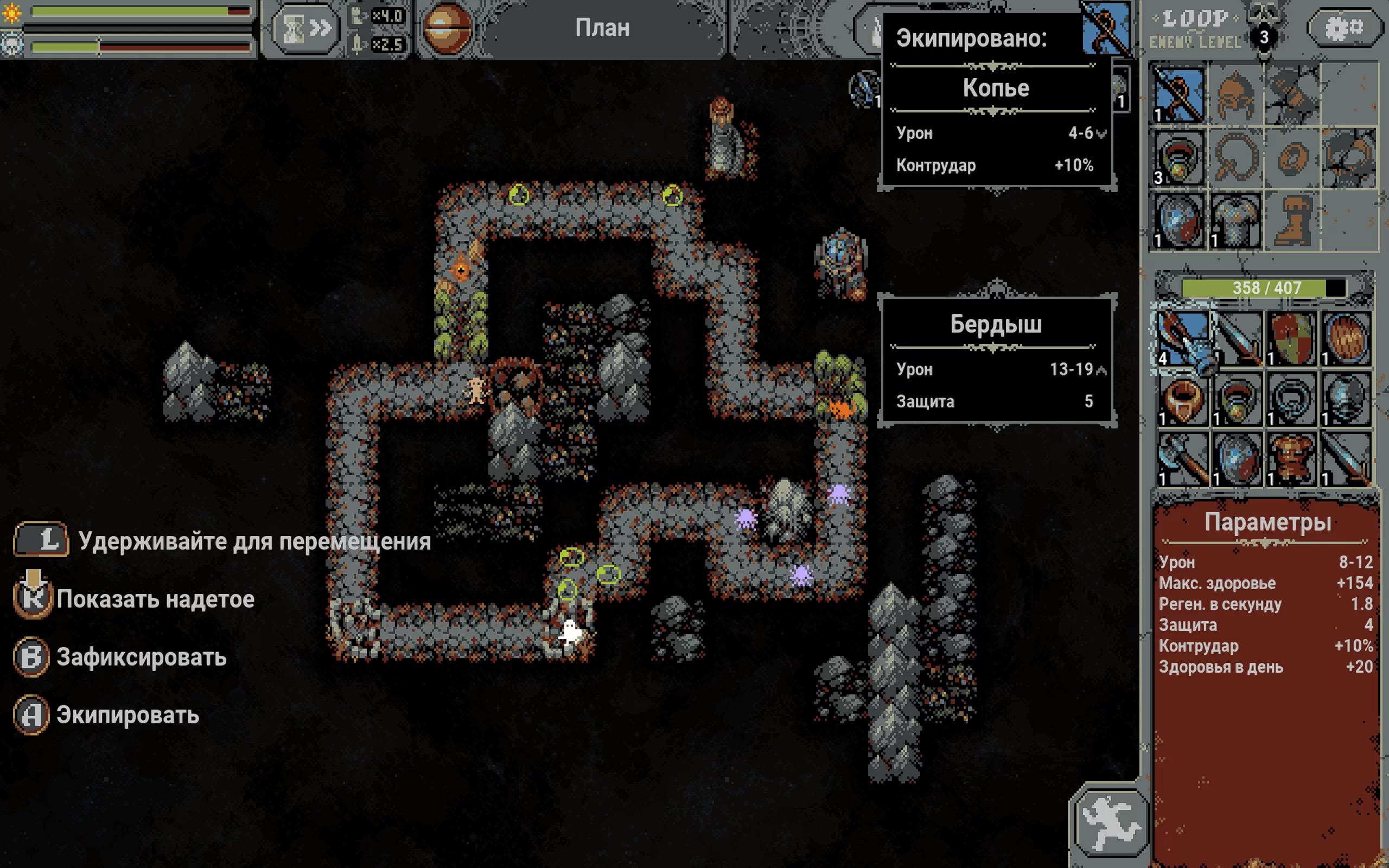
Task: Click the running man retreat button
Action: [1110, 822]
